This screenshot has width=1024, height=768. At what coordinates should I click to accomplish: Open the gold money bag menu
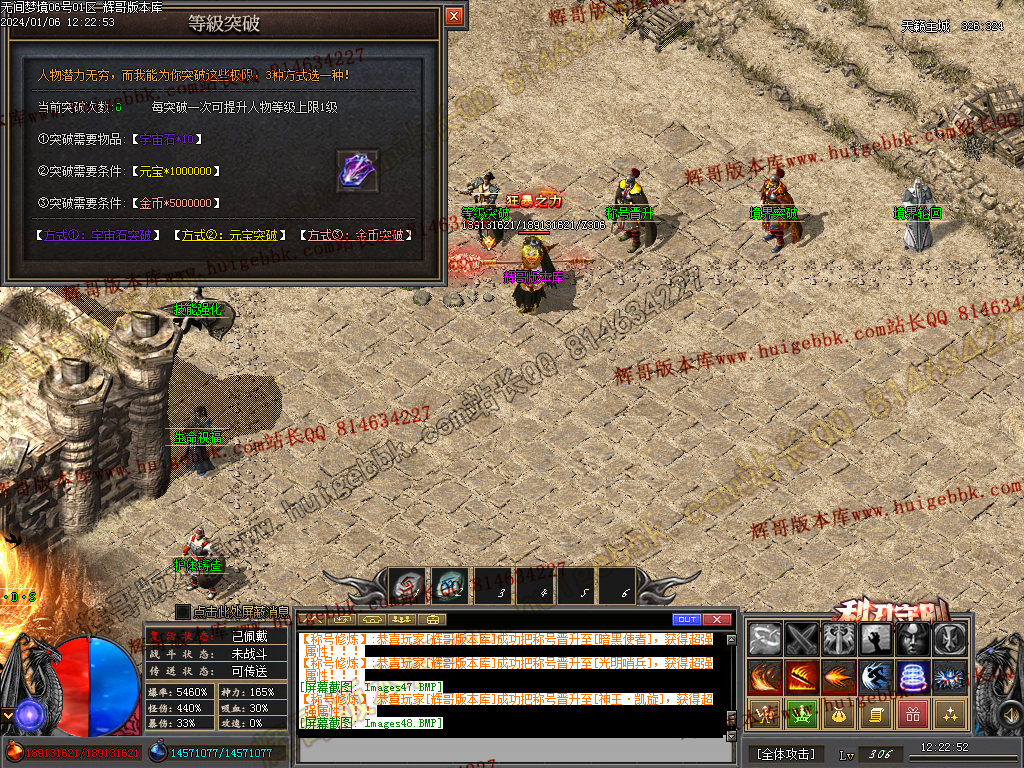coord(839,714)
